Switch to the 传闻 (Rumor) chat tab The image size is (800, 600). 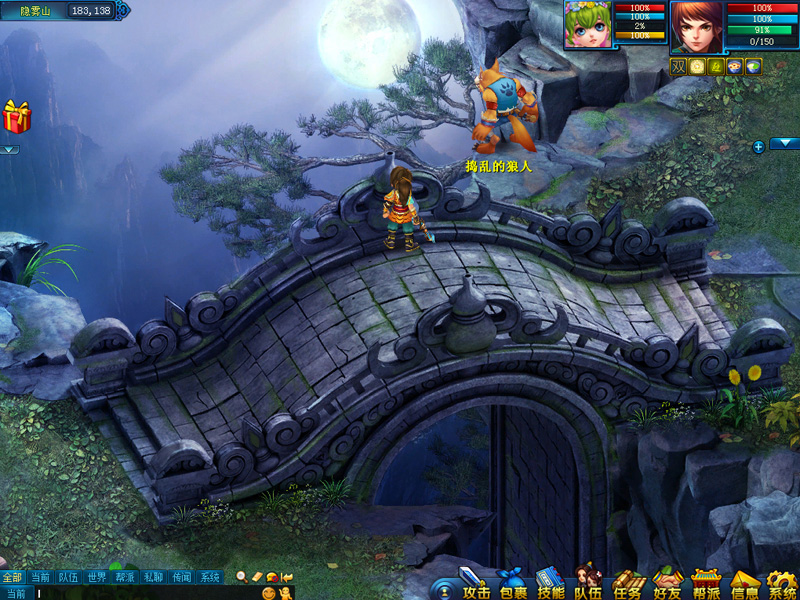click(181, 577)
